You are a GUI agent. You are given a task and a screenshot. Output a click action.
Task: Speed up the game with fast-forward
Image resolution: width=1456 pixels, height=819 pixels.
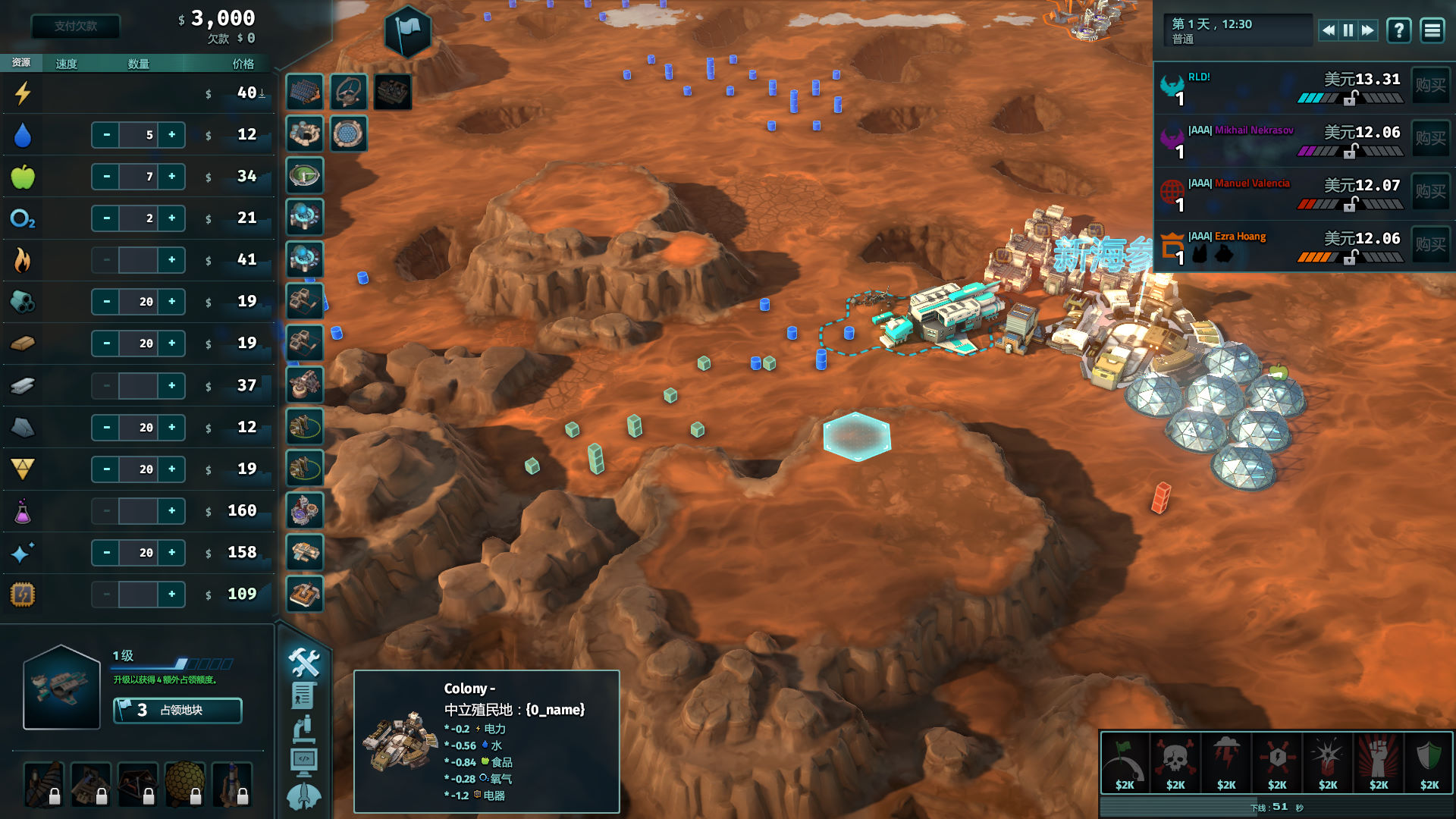1367,30
